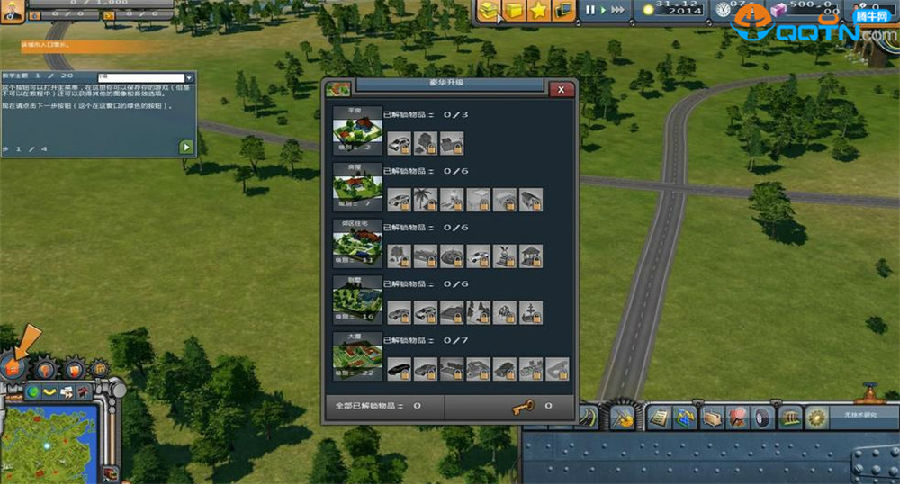900x484 pixels.
Task: Select the columned building build category
Action: 790,417
